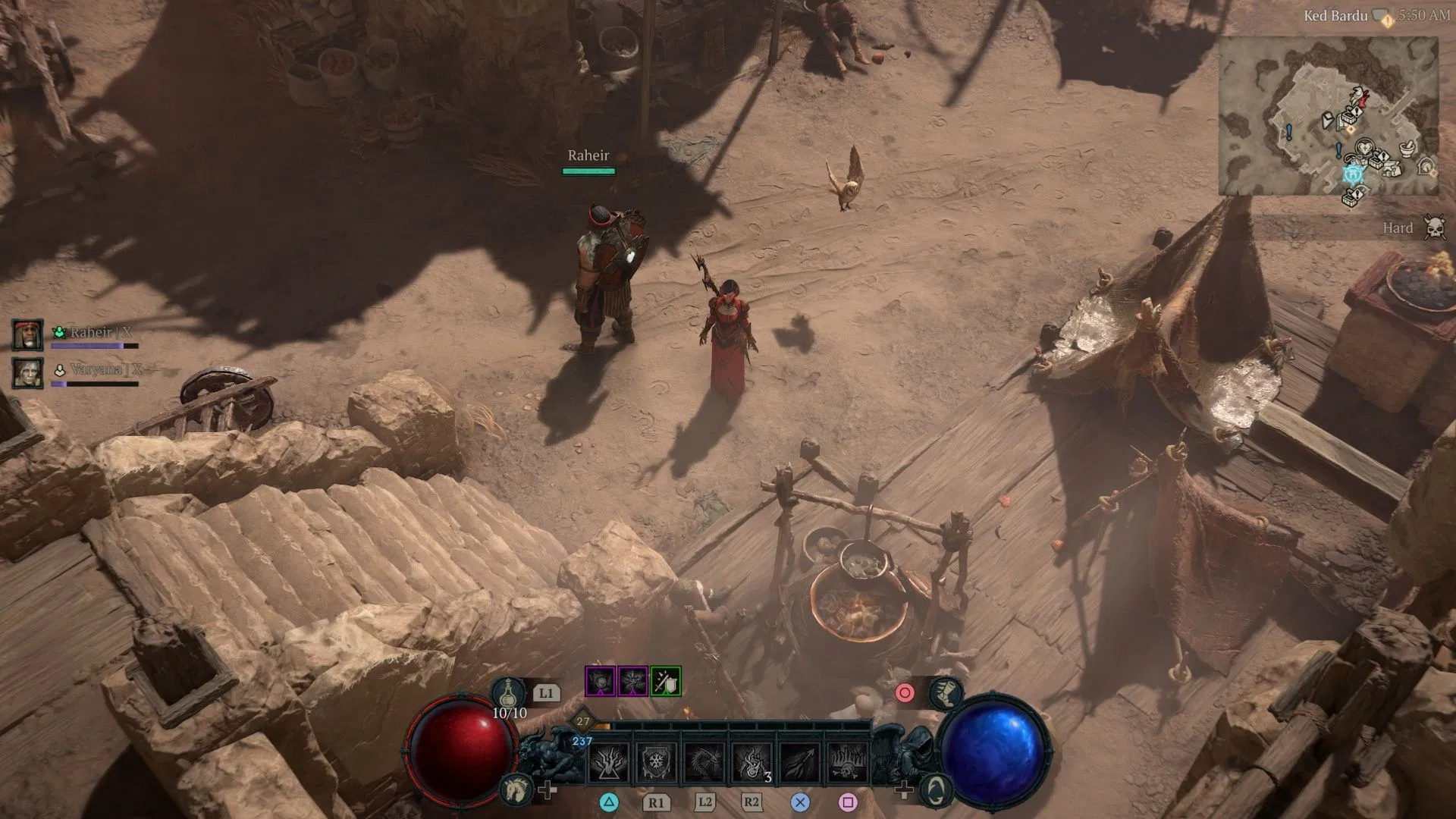This screenshot has height=819, width=1456.
Task: Select the heart healer marker on minimap
Action: (x=1363, y=146)
